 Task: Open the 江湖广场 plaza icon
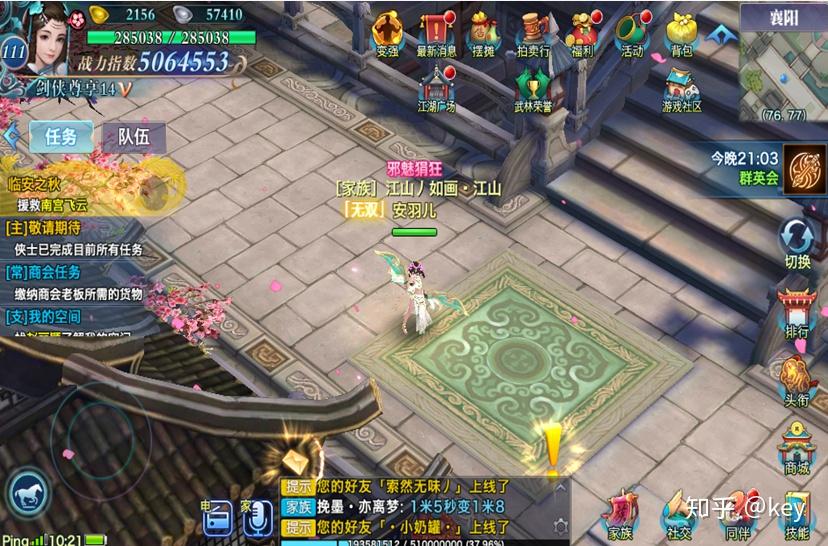[x=436, y=89]
